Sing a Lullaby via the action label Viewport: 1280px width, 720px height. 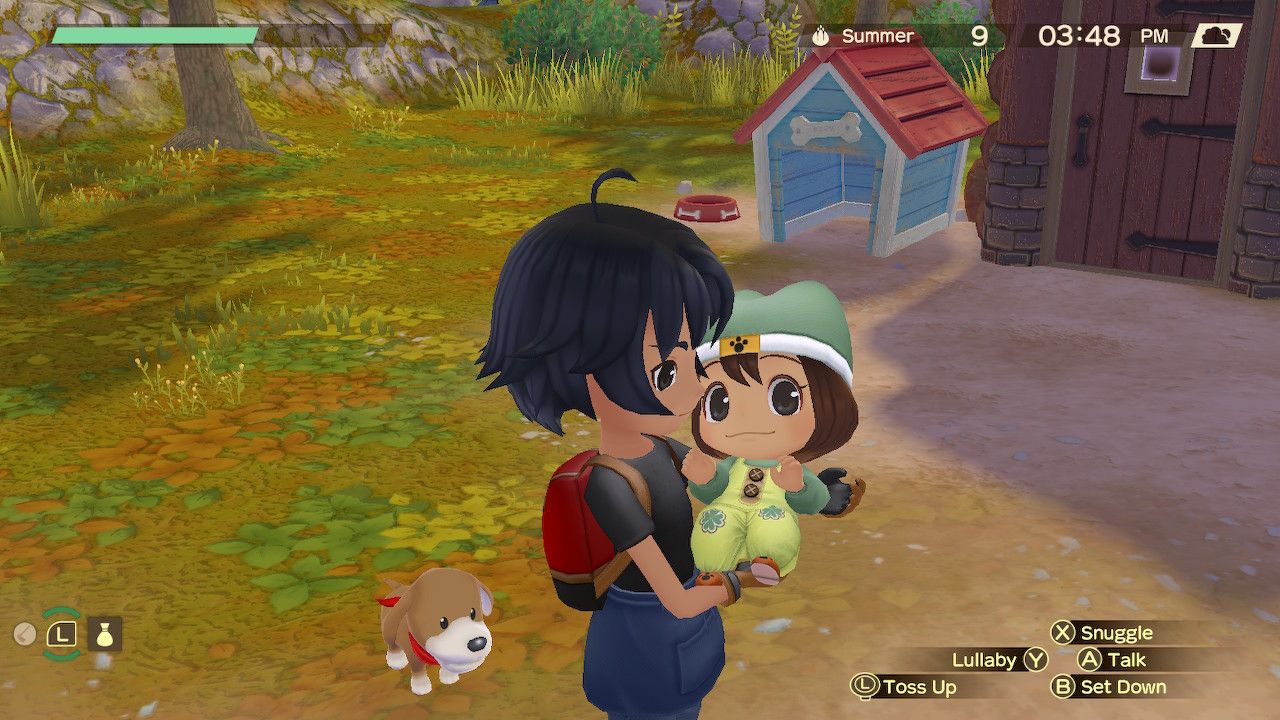point(984,660)
